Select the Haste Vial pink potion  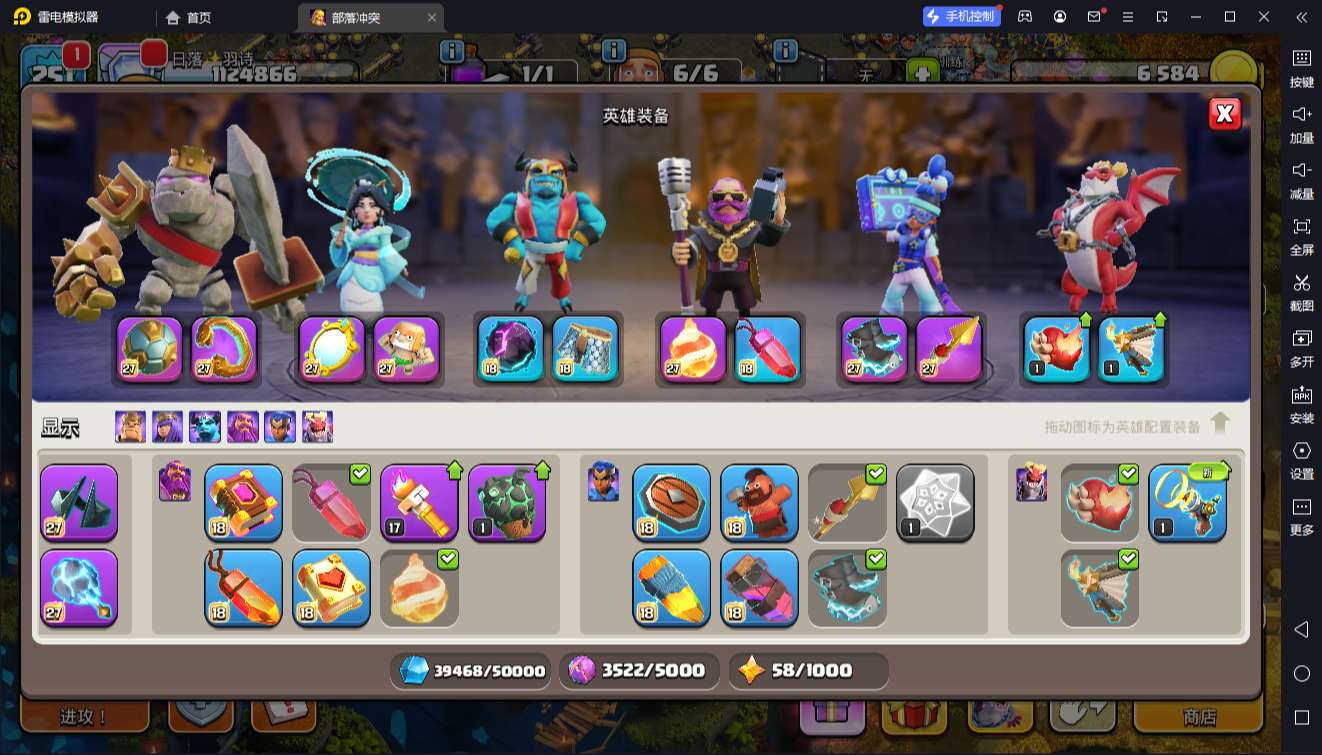(x=332, y=502)
